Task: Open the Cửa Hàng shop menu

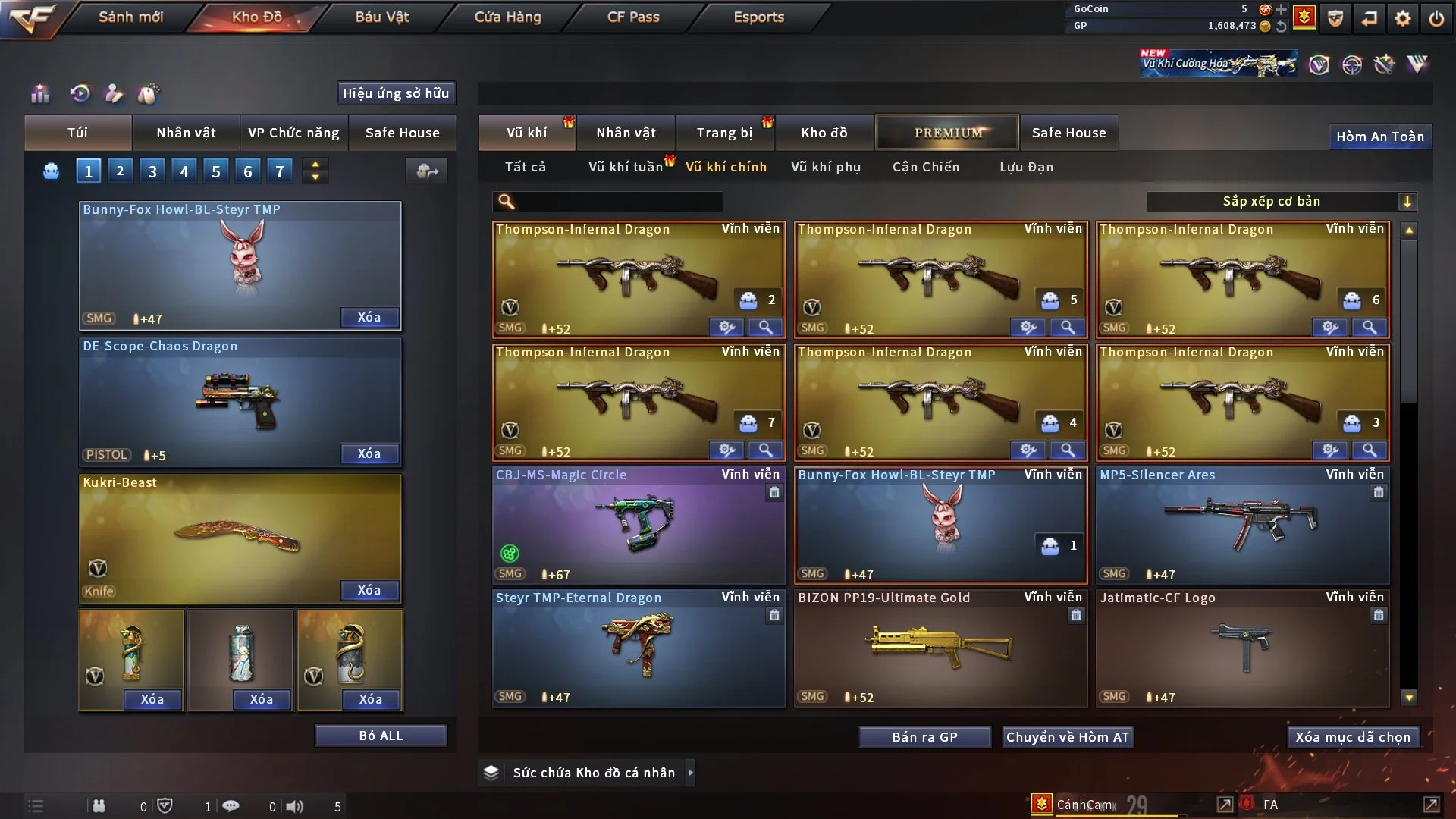Action: [507, 17]
